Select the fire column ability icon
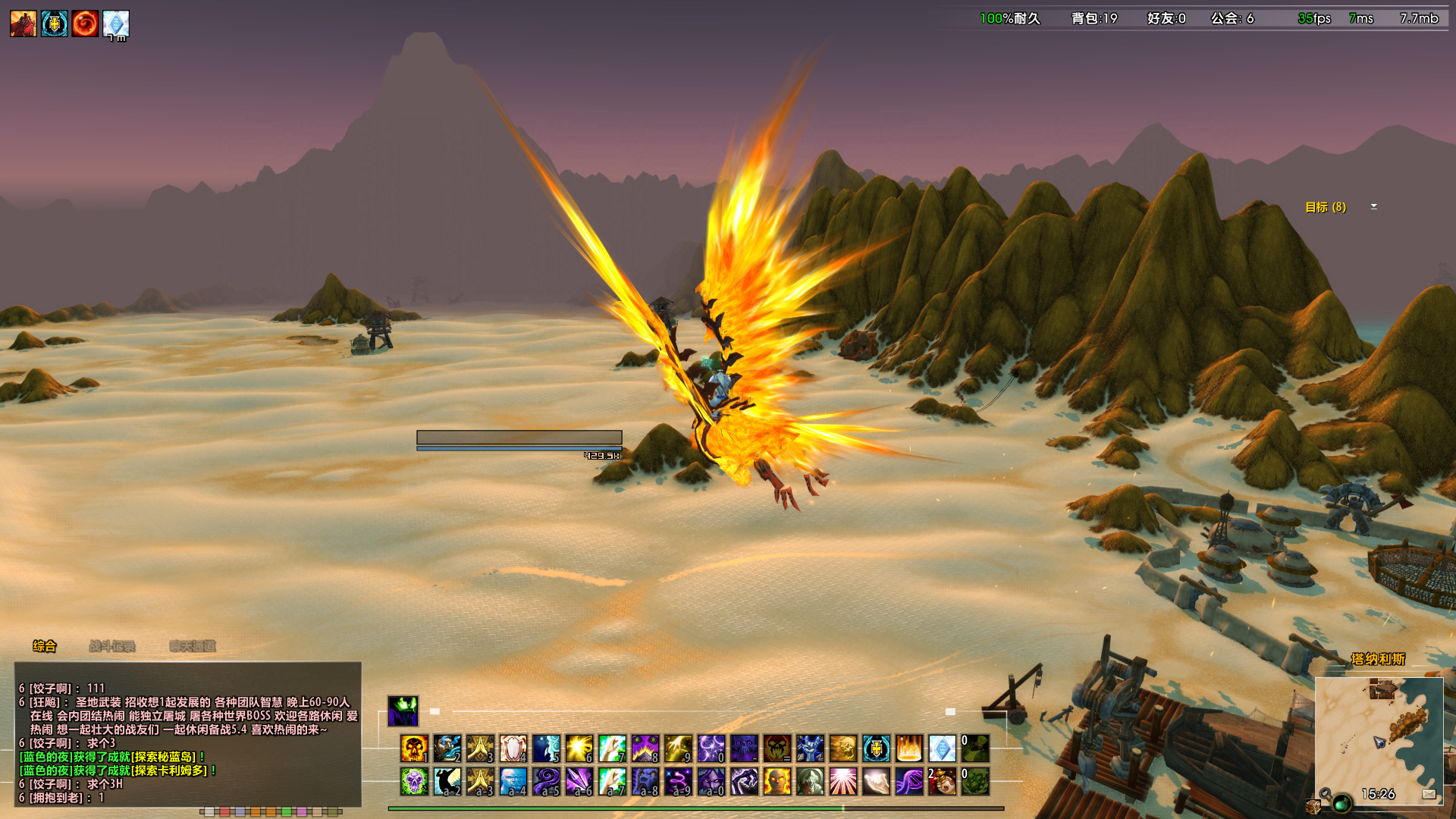1456x819 pixels. tap(908, 748)
